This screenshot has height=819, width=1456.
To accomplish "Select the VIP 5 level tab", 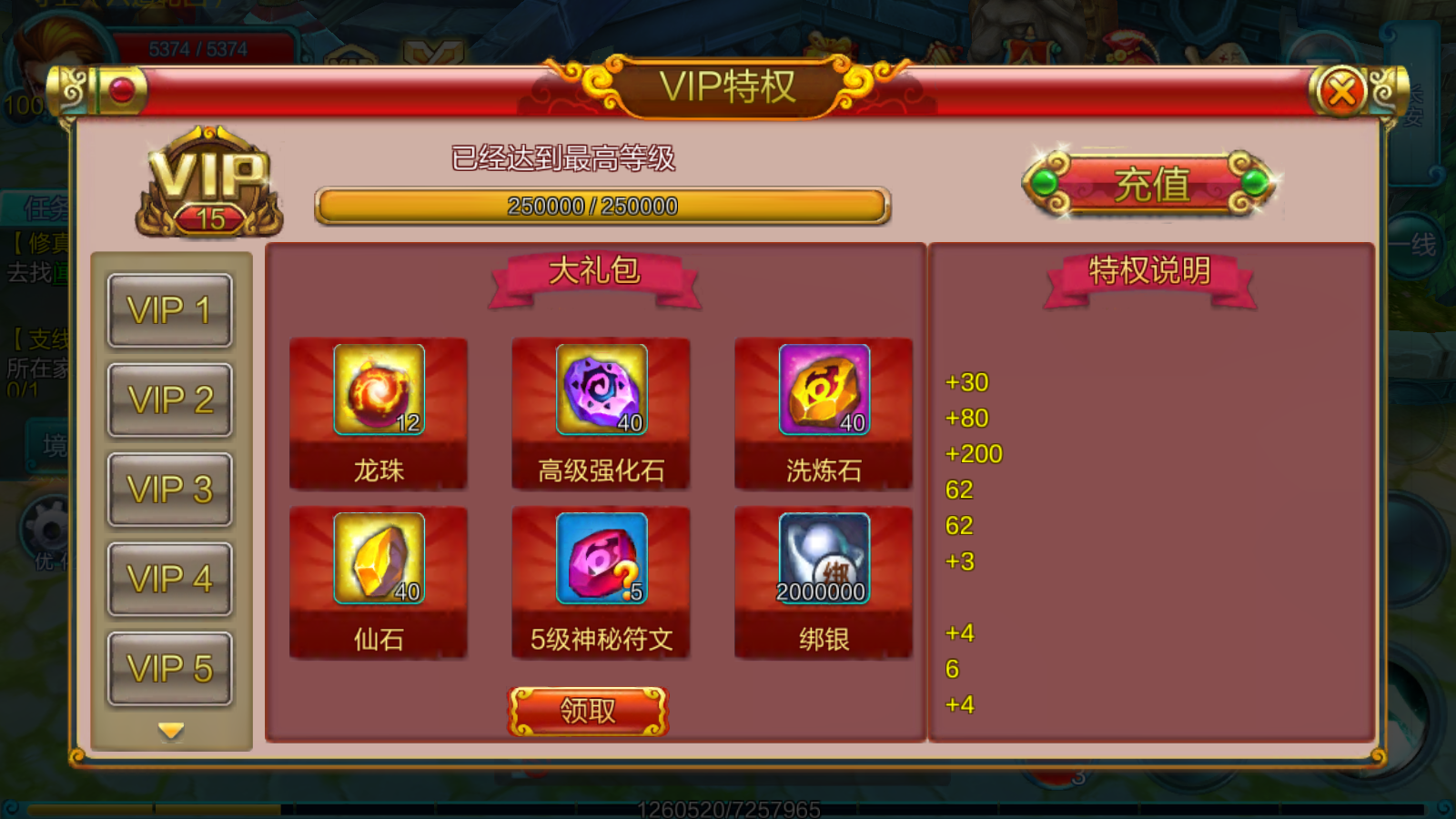I will click(169, 668).
